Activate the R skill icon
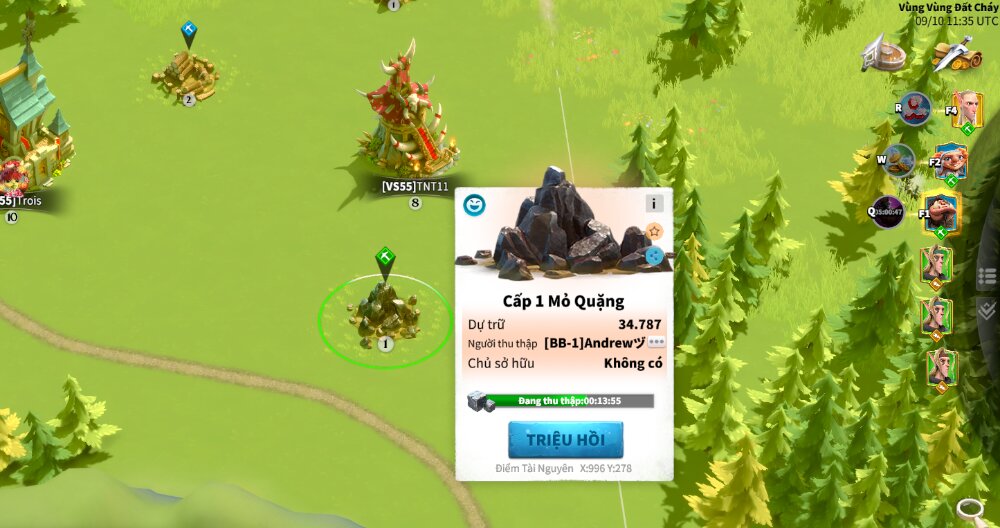Viewport: 1000px width, 528px height. [914, 108]
